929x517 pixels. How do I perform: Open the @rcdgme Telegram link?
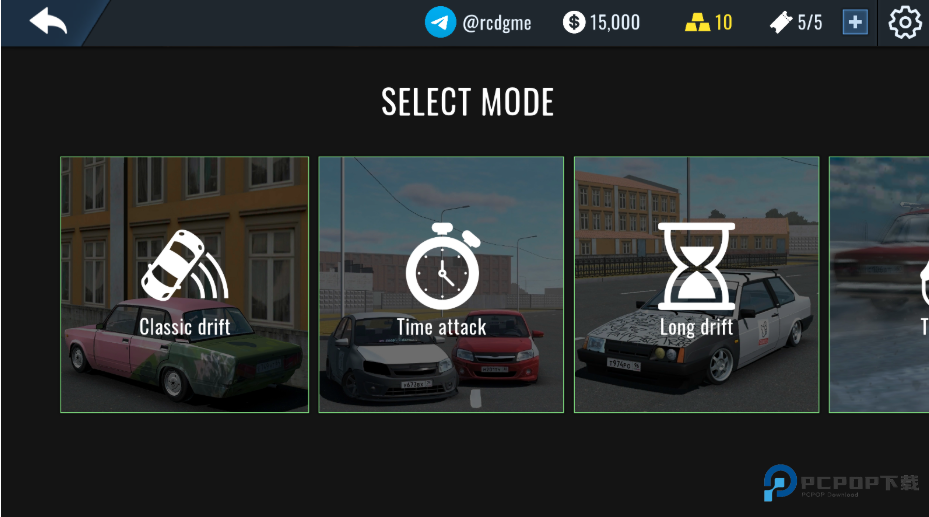(x=479, y=22)
